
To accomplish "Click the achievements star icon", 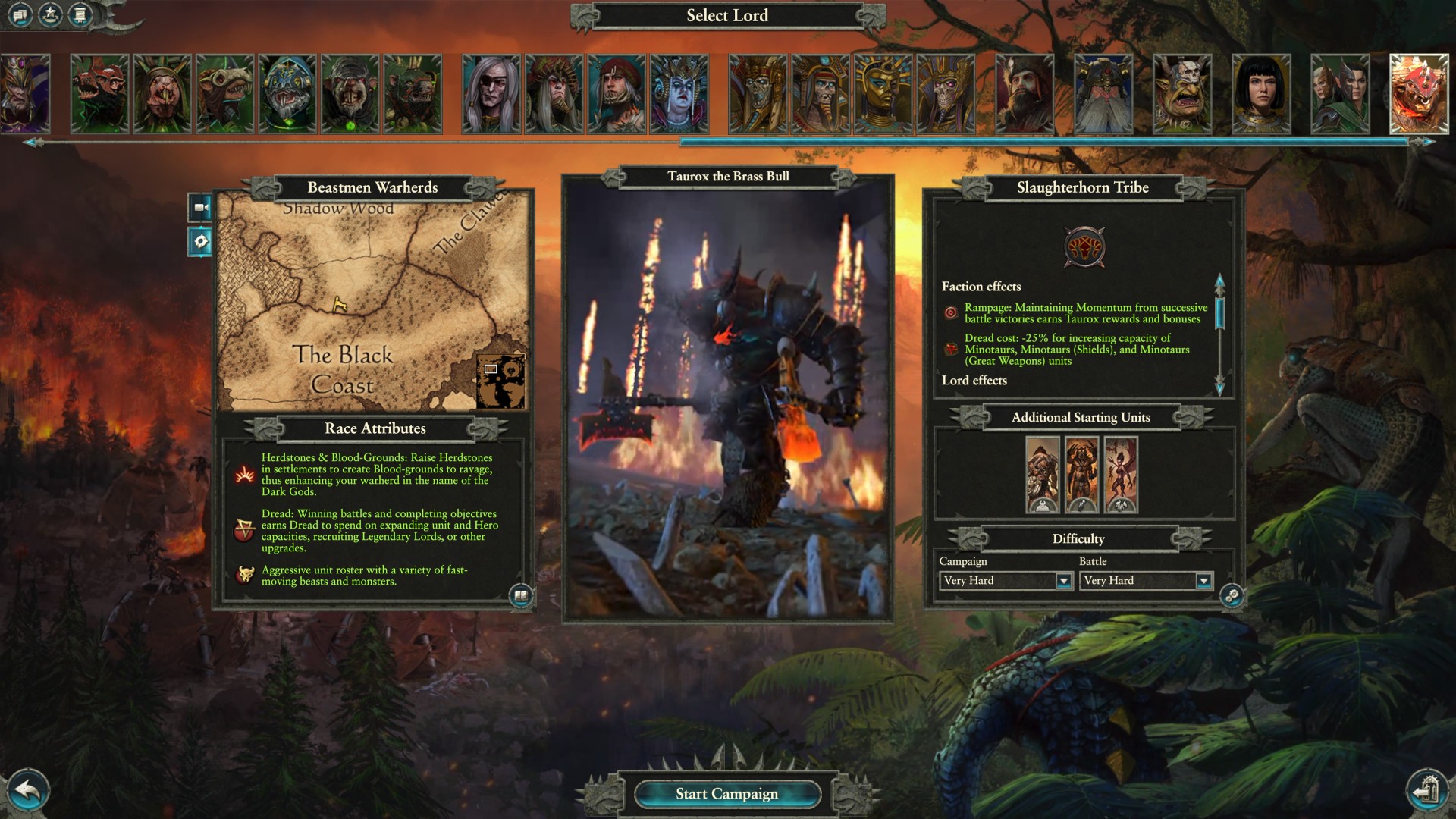I will (x=50, y=14).
